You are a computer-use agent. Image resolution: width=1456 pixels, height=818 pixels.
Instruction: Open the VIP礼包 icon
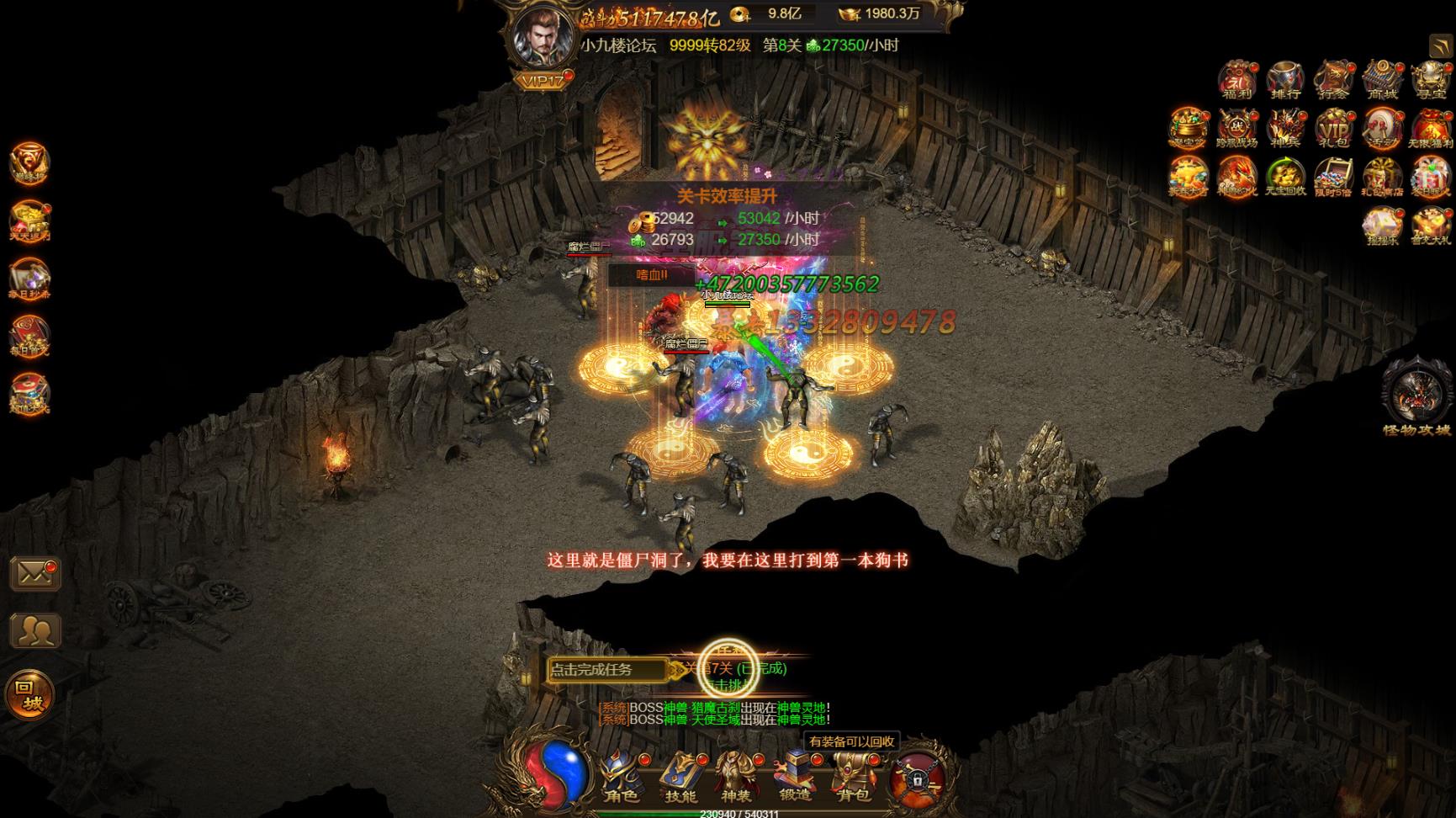(1334, 129)
